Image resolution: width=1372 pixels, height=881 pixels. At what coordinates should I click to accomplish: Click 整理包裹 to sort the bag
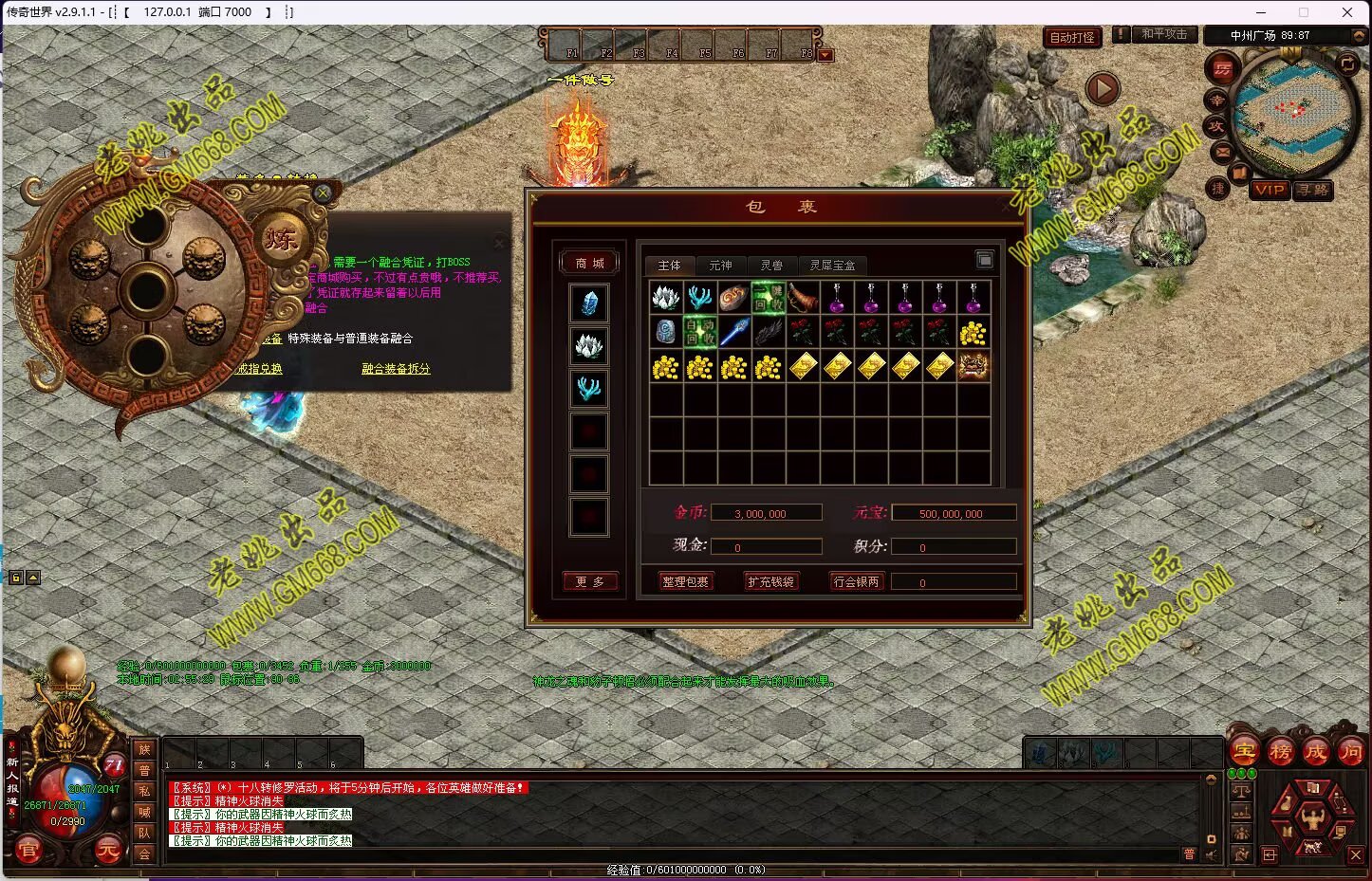pos(685,581)
